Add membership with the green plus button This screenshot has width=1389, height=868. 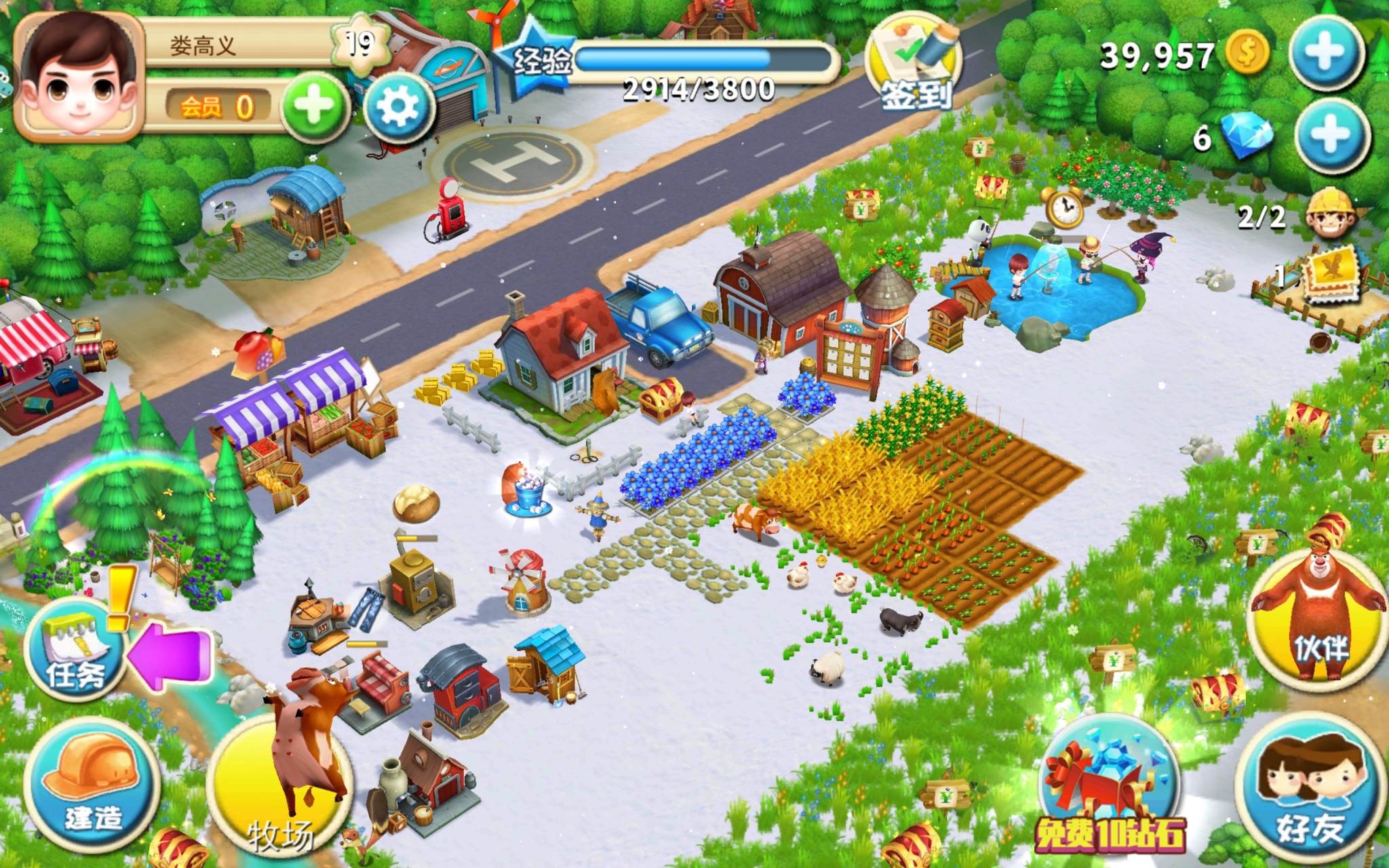[x=314, y=108]
